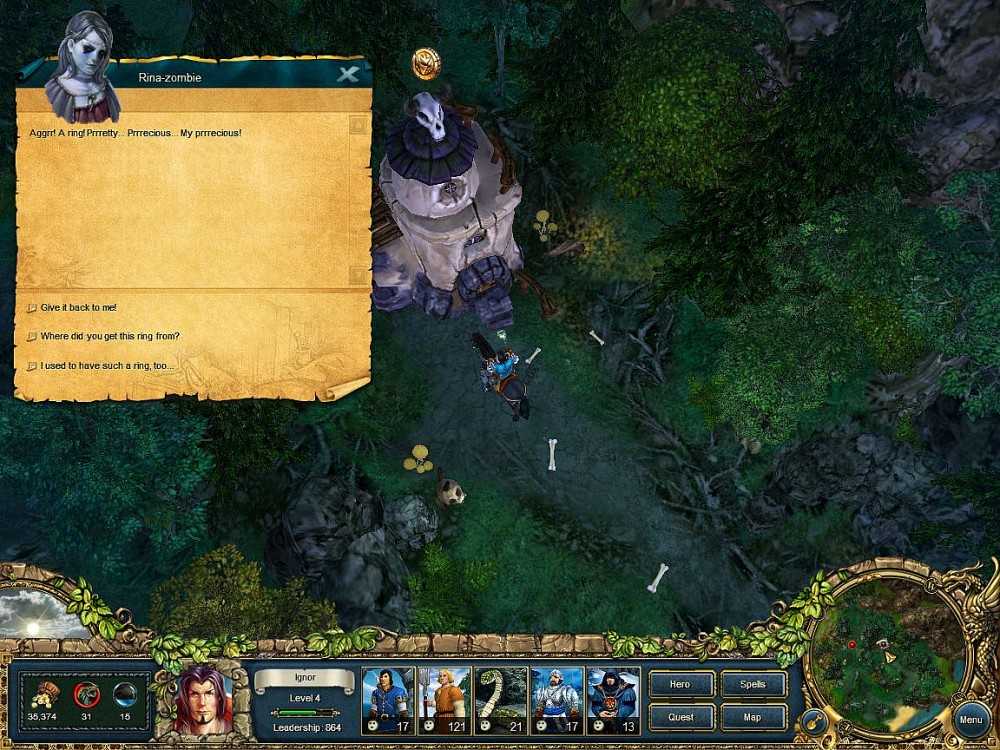
Task: Select the snake troop with 21 units
Action: tap(500, 700)
